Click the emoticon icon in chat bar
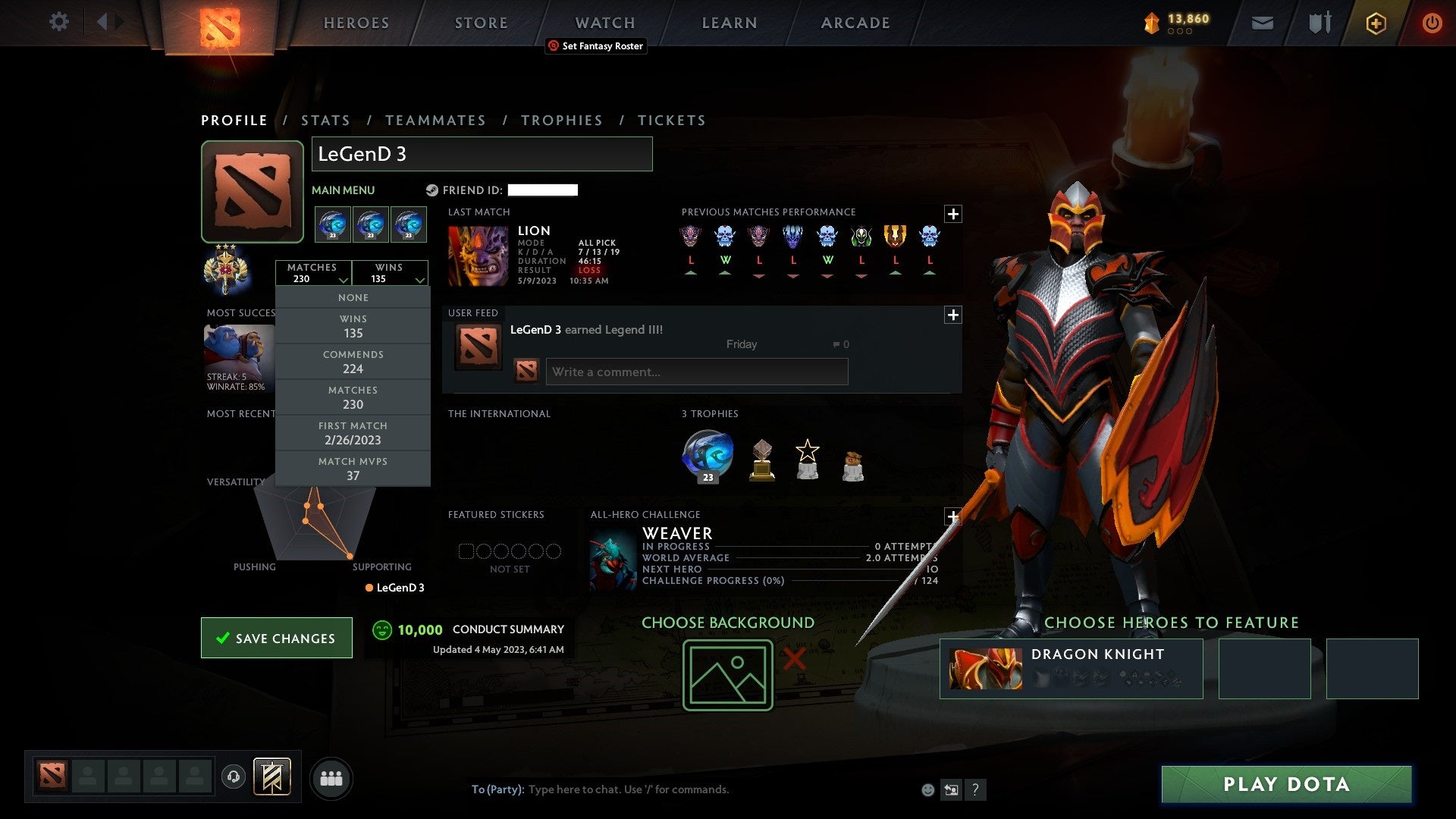This screenshot has width=1456, height=819. click(x=928, y=789)
